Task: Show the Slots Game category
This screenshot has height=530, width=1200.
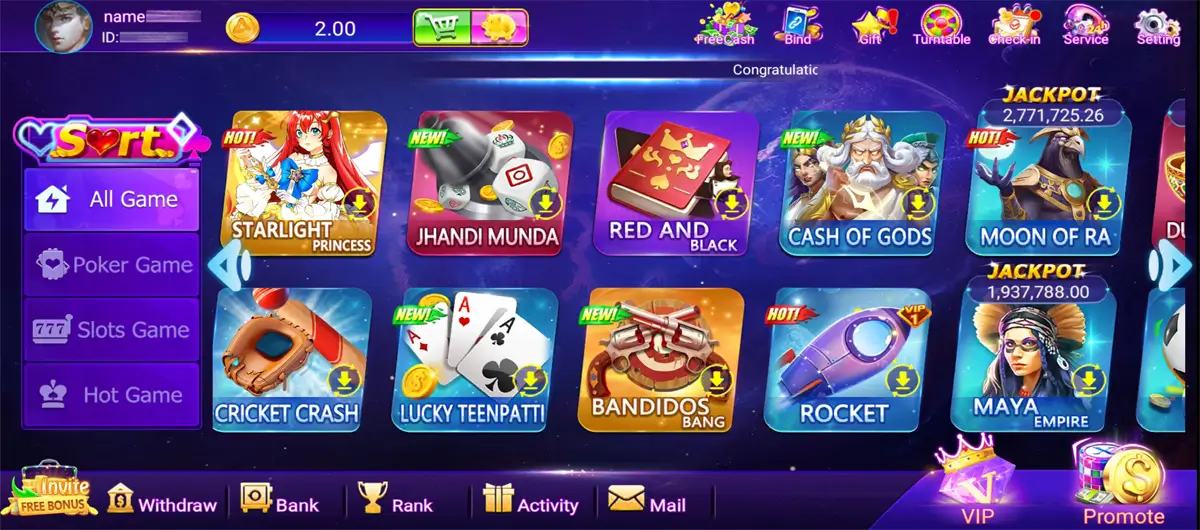Action: pyautogui.click(x=112, y=330)
